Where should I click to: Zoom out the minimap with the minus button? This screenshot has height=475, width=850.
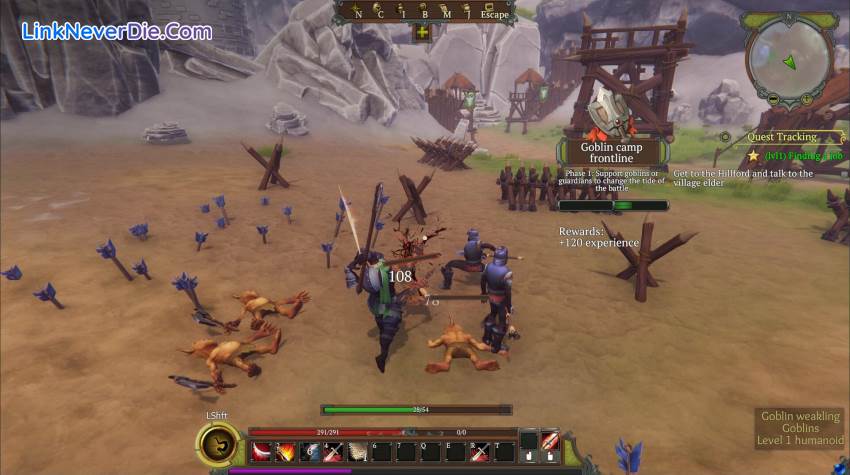point(772,98)
